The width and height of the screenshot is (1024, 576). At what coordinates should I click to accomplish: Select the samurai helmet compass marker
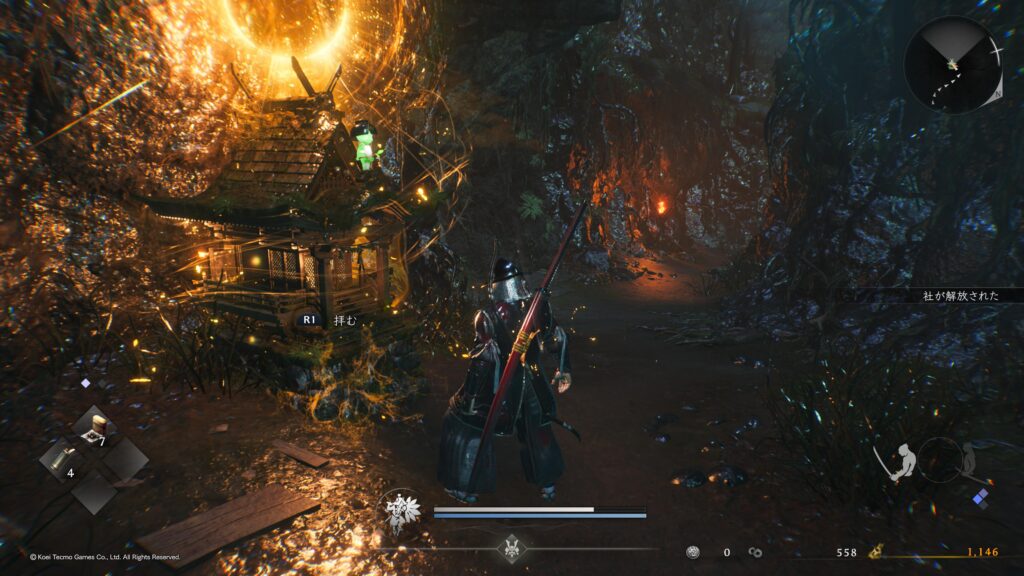point(512,548)
